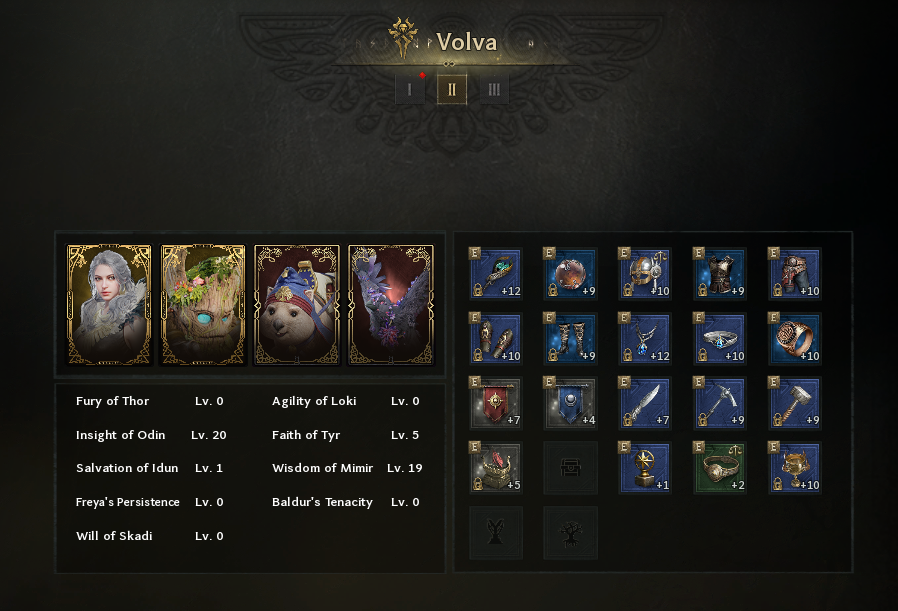
Task: Select the red banner +7 slot
Action: pyautogui.click(x=496, y=403)
